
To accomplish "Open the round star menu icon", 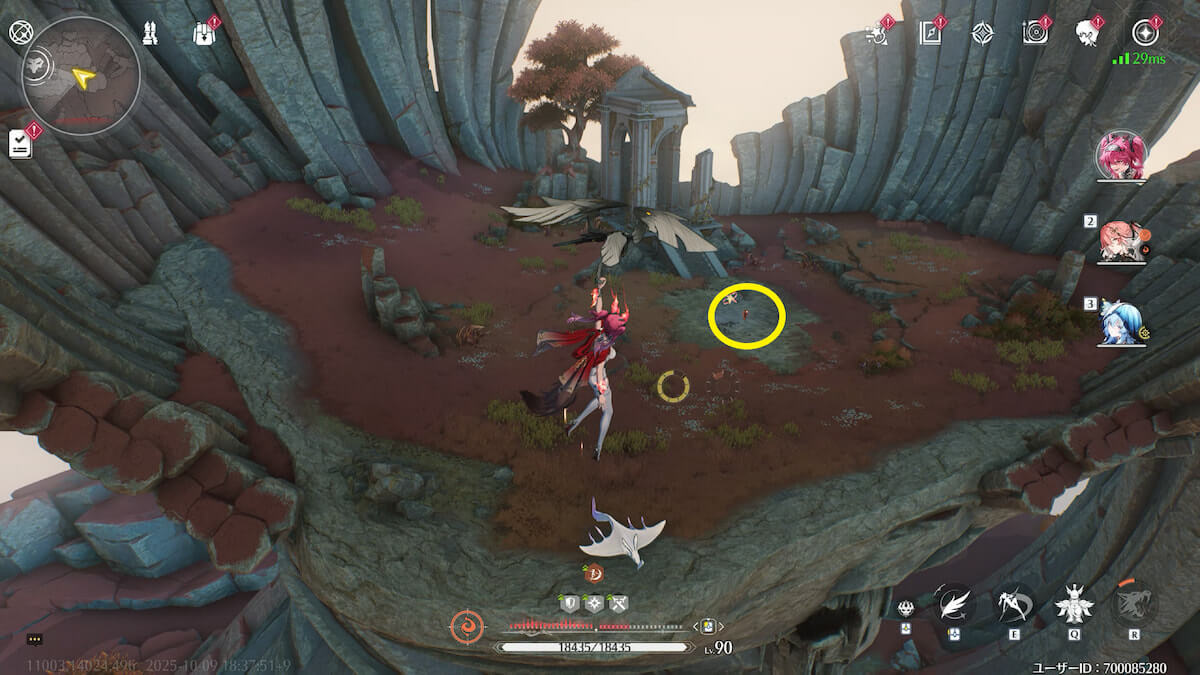I will click(x=1145, y=33).
